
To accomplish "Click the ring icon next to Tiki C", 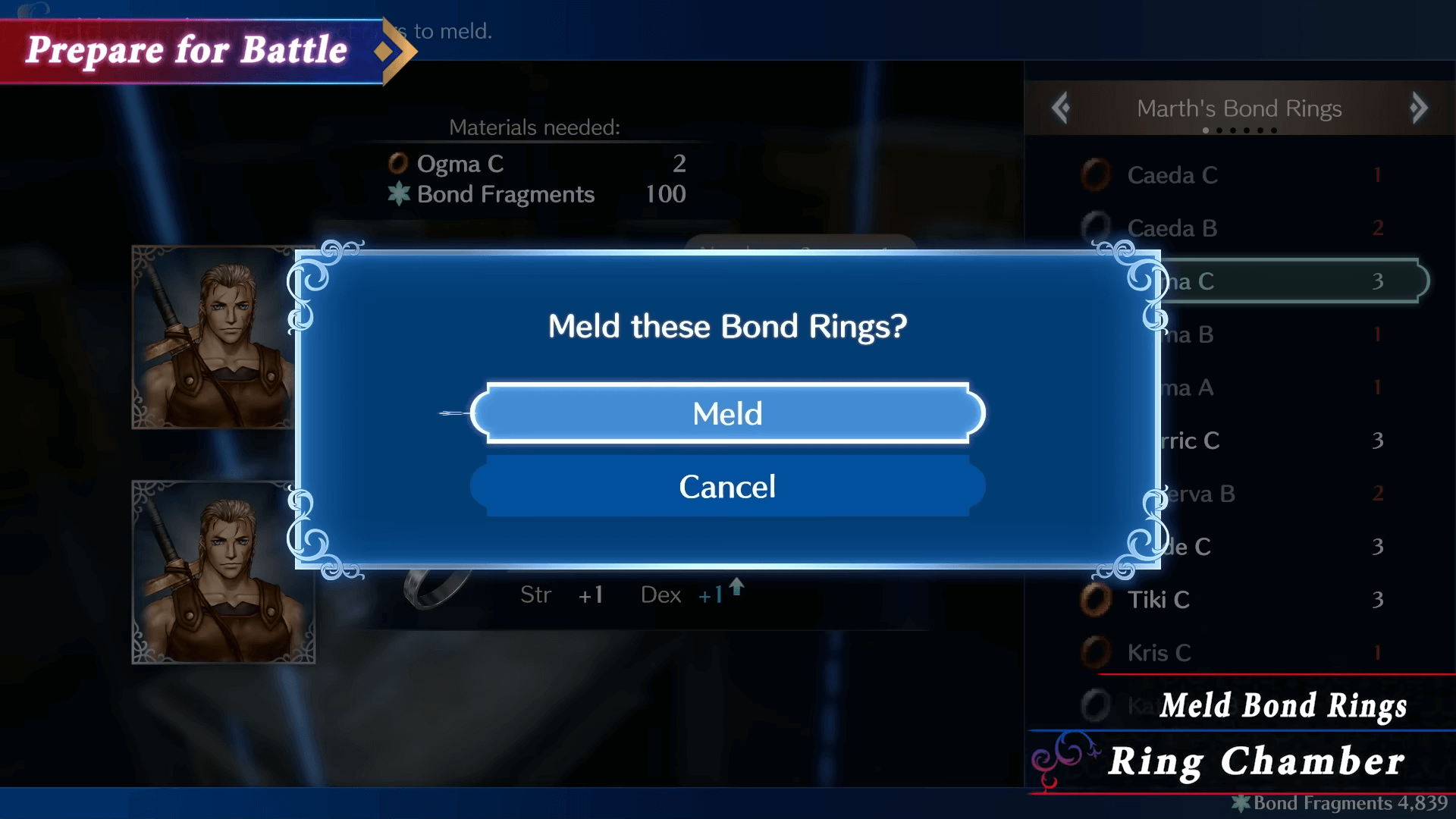I will tap(1098, 599).
